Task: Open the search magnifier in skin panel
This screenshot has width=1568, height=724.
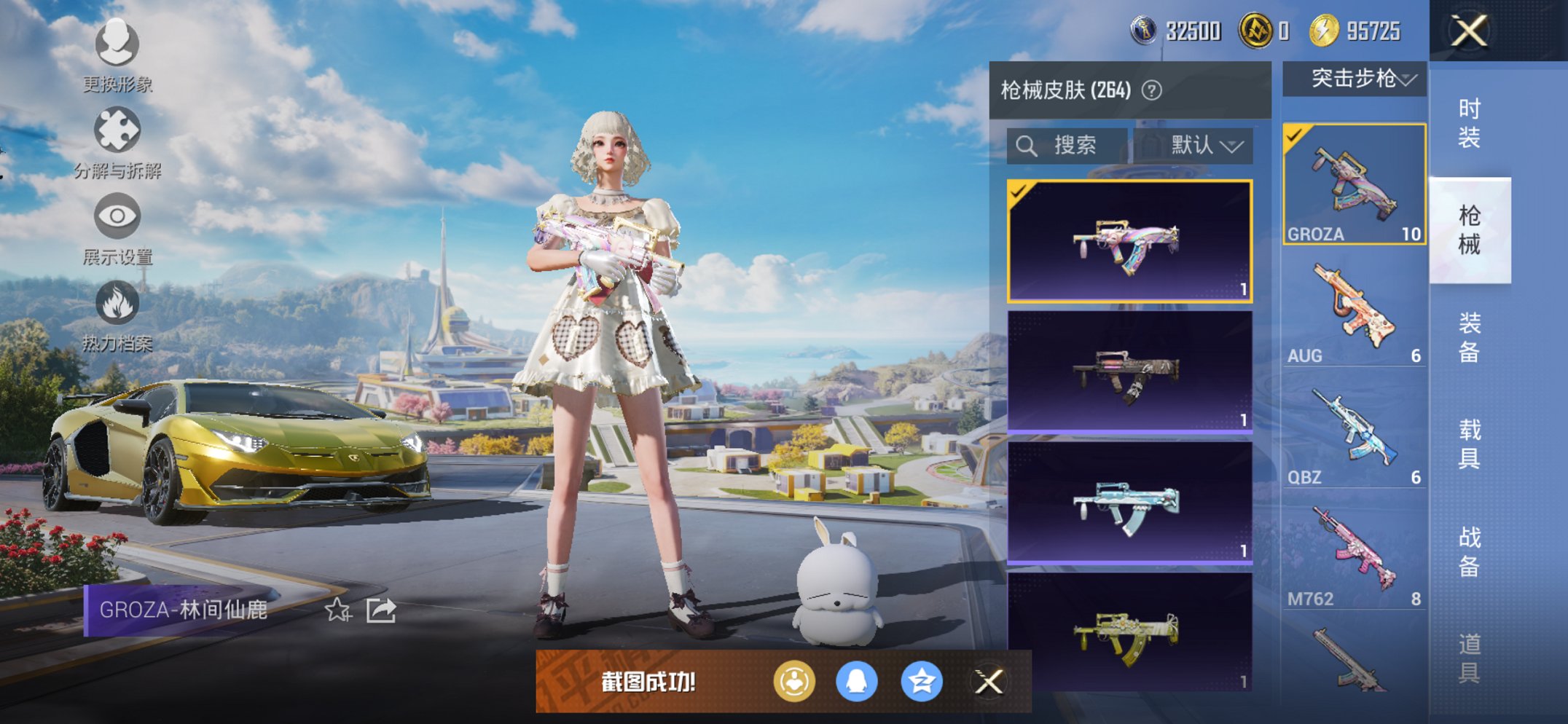Action: [x=1027, y=145]
